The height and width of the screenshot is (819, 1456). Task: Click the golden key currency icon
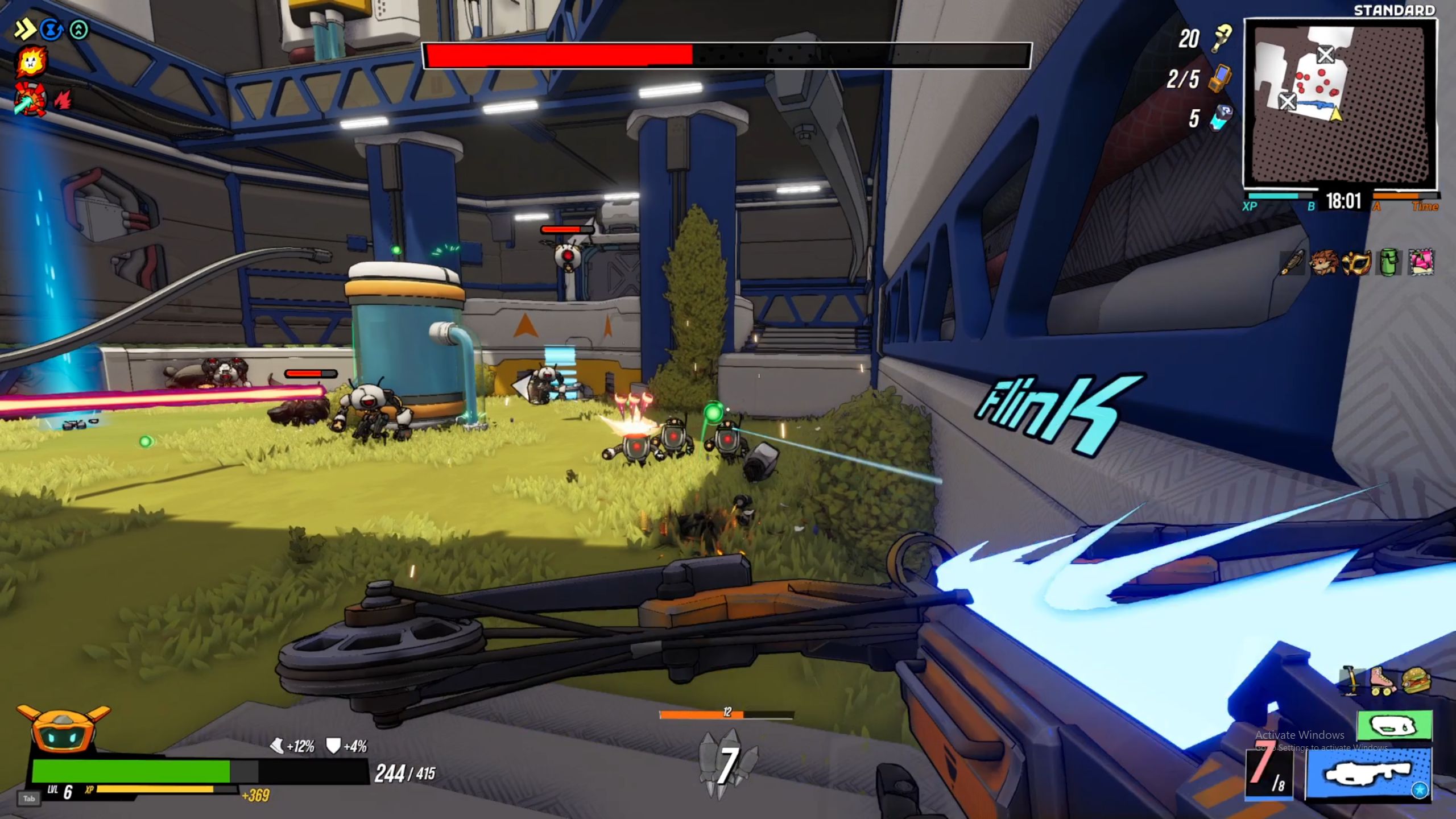click(1221, 38)
